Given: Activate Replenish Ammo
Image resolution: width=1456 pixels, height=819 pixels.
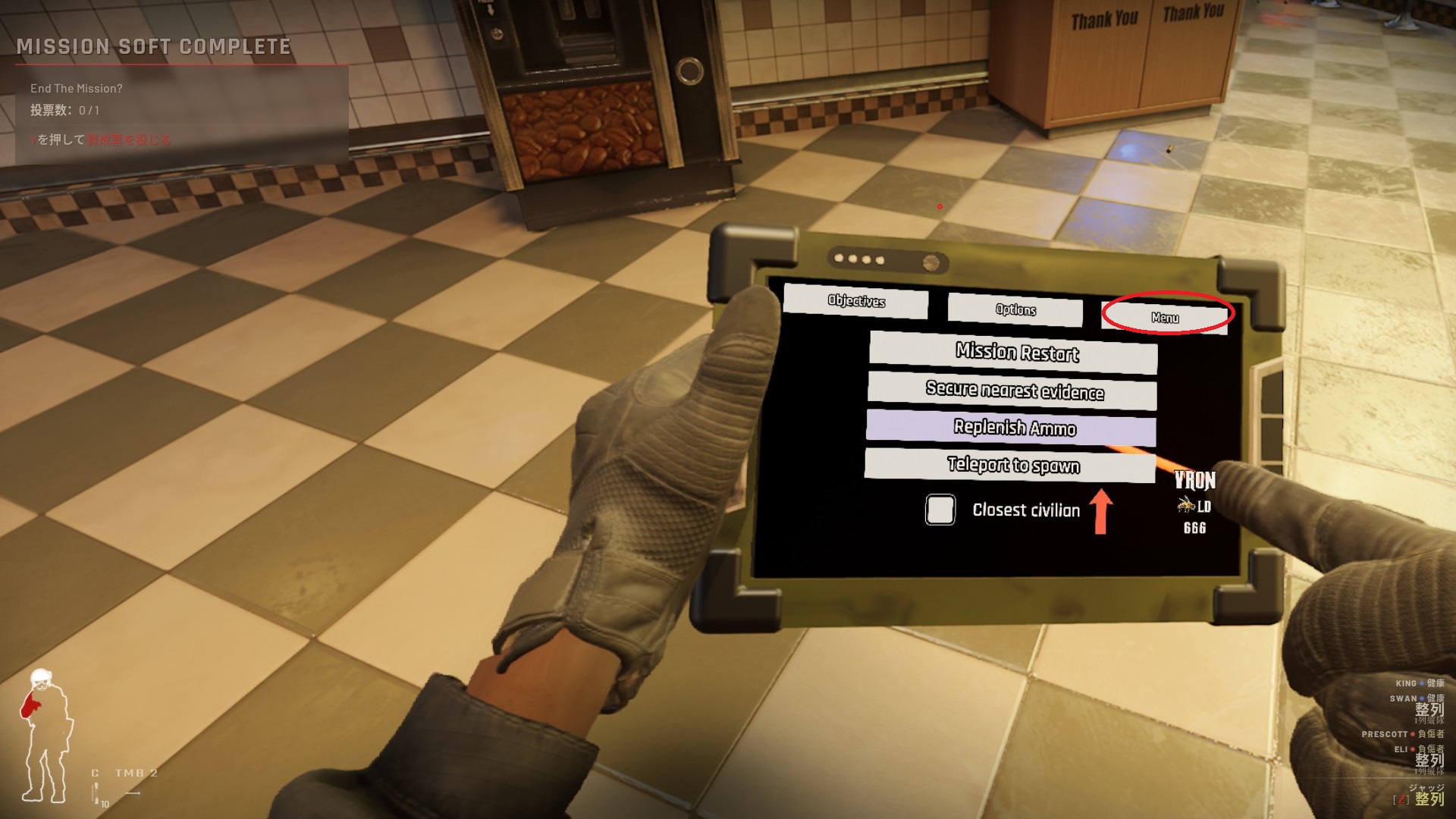Looking at the screenshot, I should coord(1012,428).
